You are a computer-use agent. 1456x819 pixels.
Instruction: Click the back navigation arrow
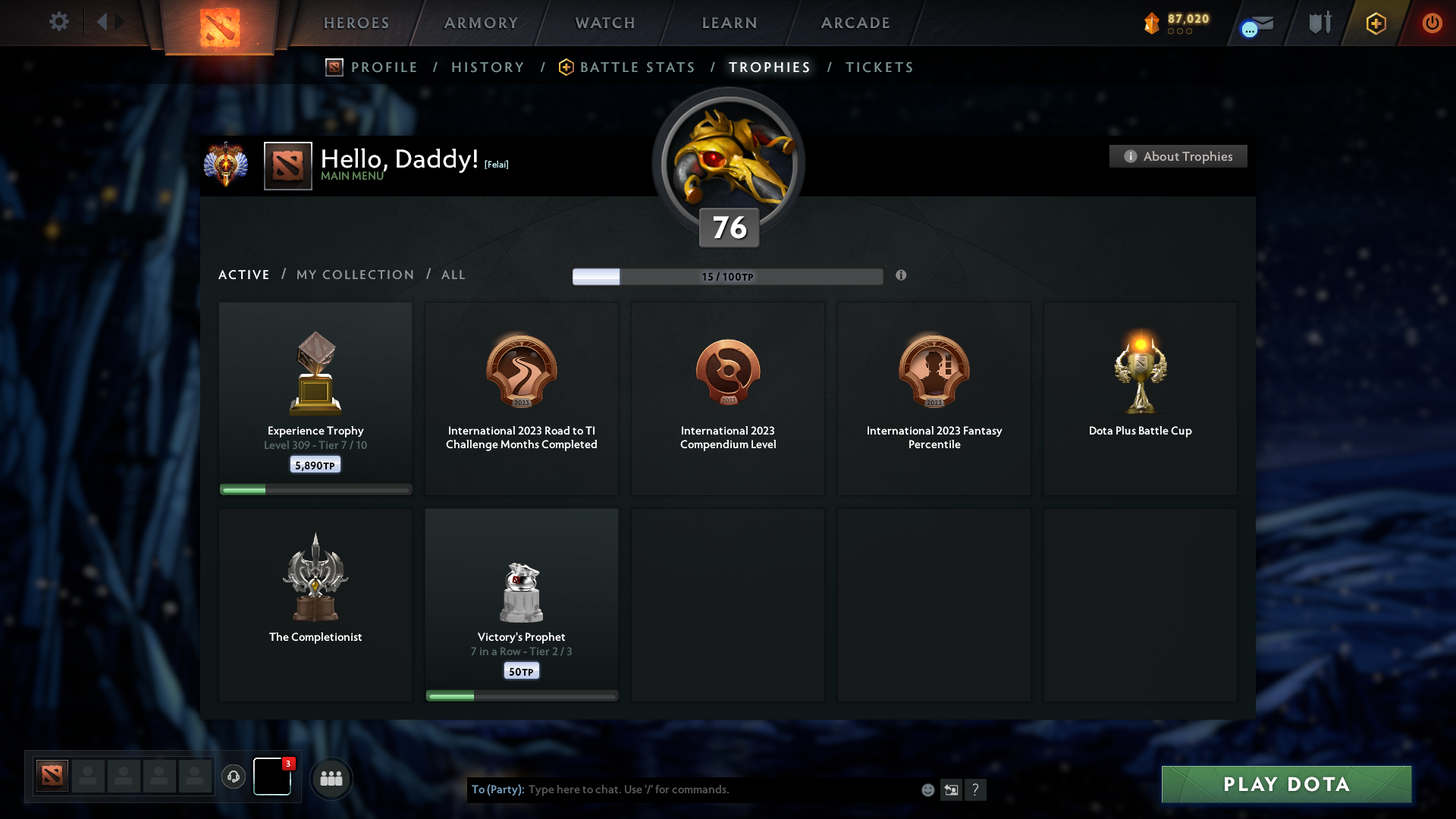click(x=100, y=22)
